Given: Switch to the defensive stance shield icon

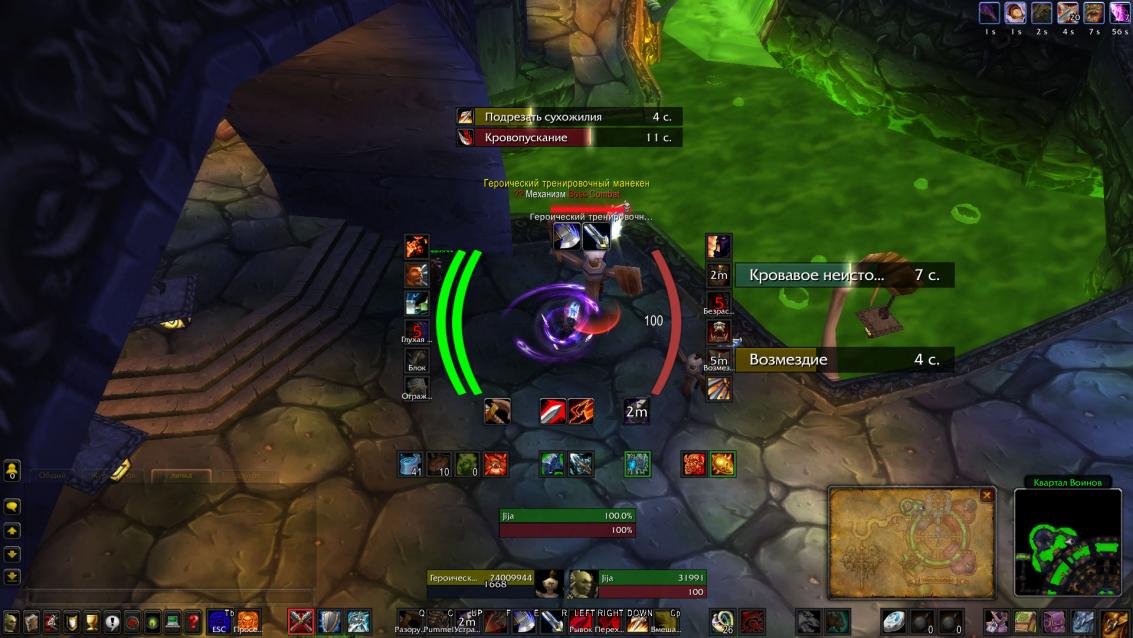Looking at the screenshot, I should click(329, 621).
